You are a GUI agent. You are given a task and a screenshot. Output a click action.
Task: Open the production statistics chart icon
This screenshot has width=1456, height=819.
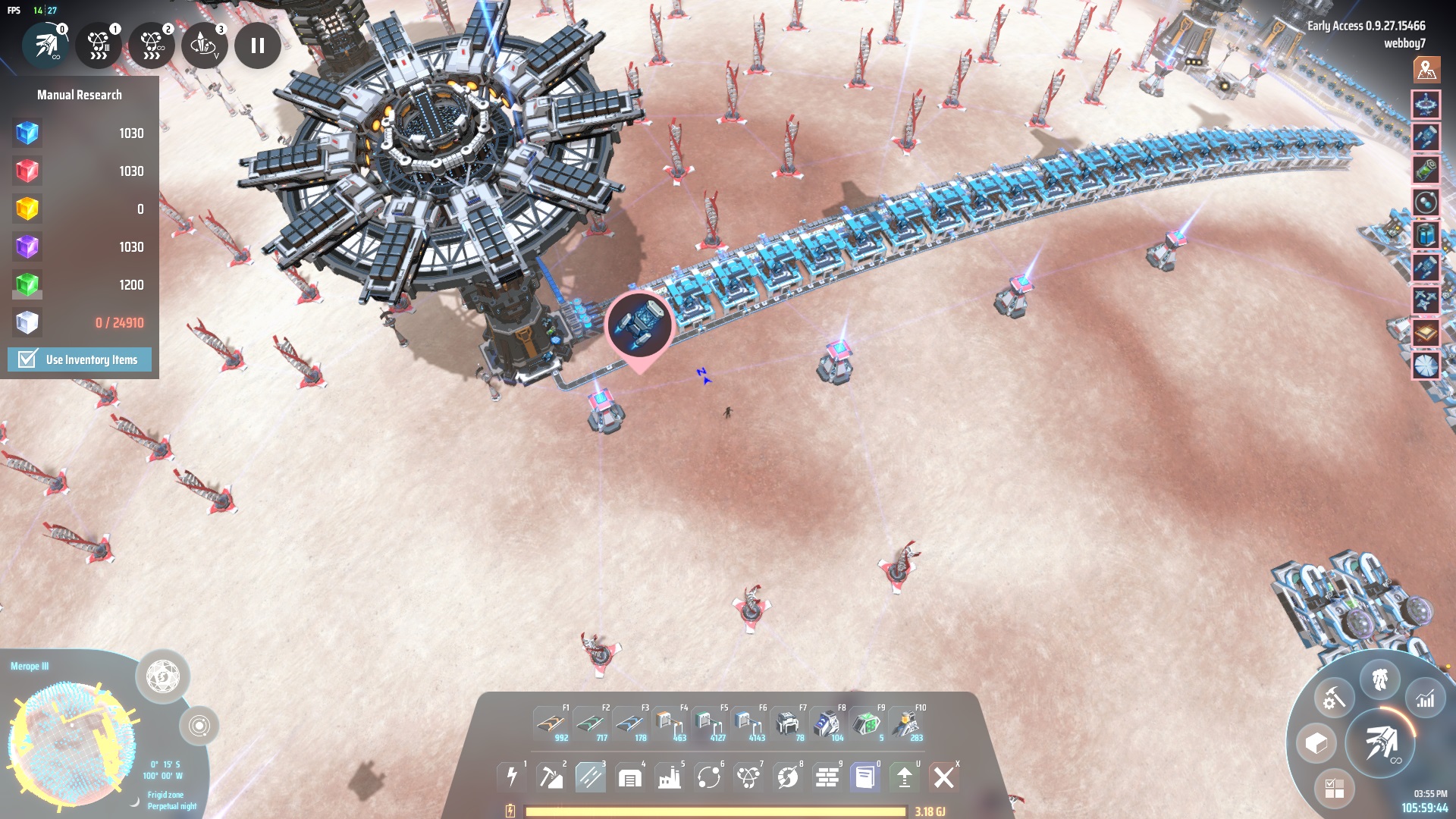pos(1426,699)
